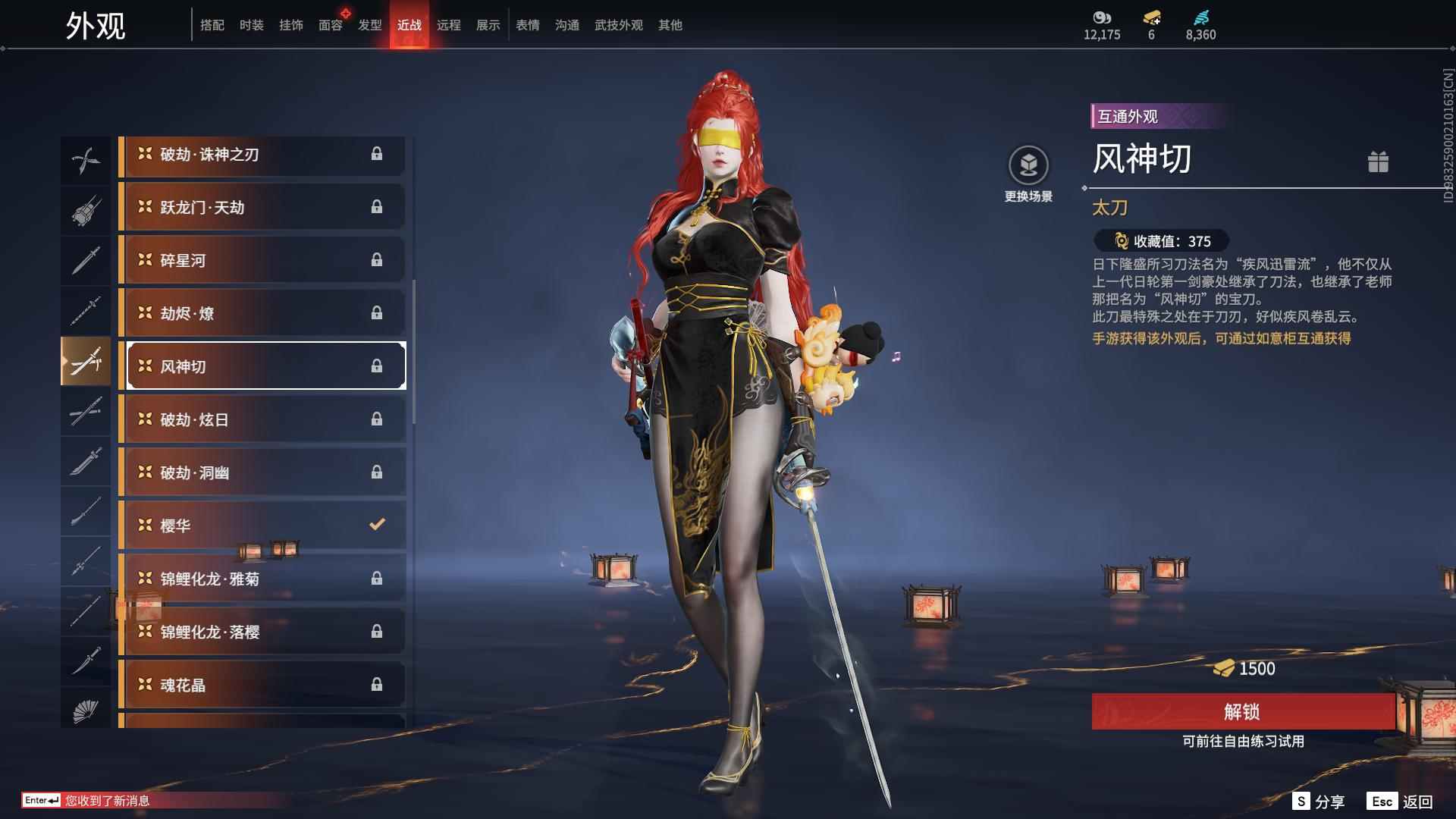Select the folding fan weapon category
Viewport: 1456px width, 819px height.
(86, 711)
